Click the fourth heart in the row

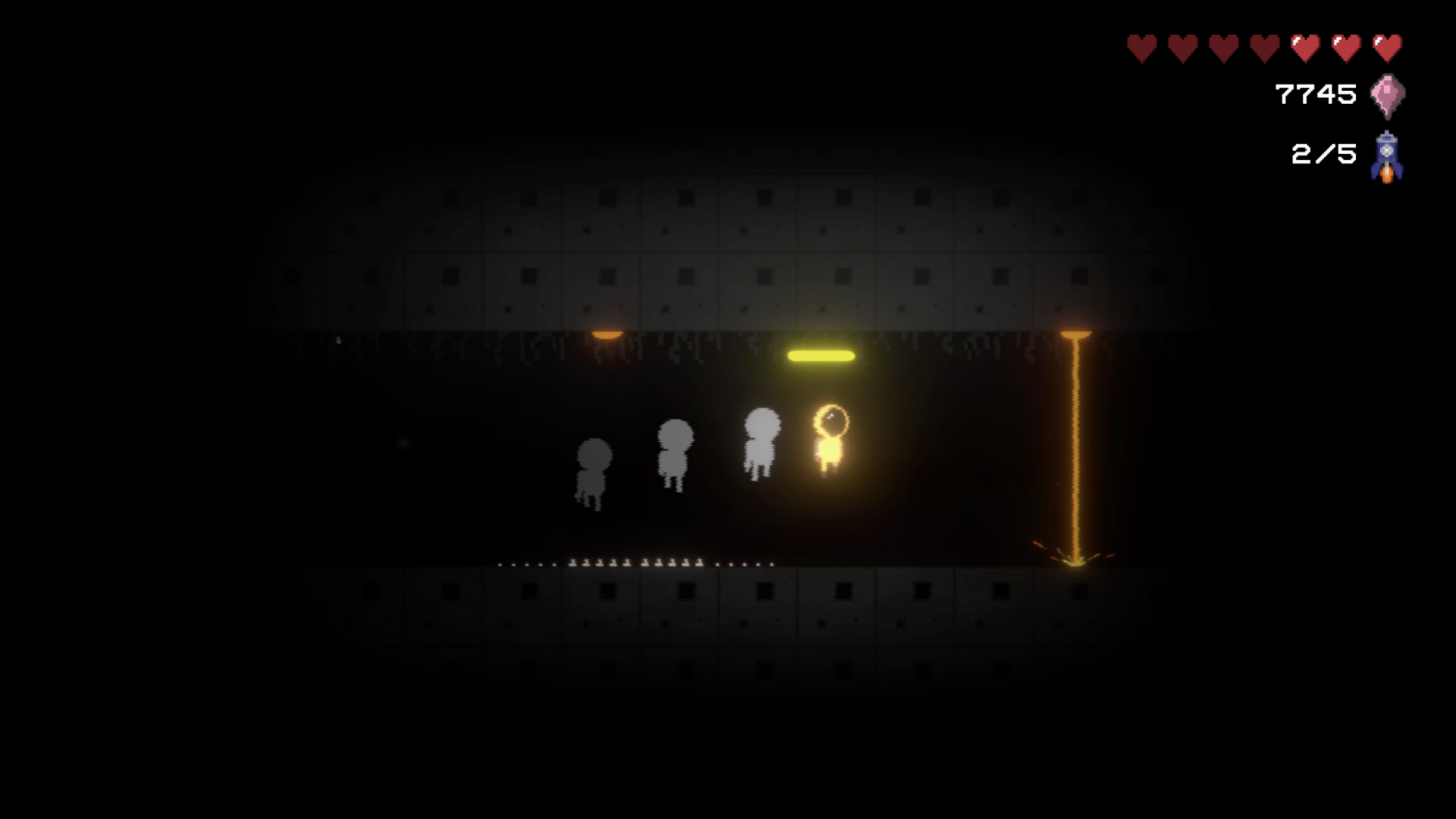point(1264,45)
